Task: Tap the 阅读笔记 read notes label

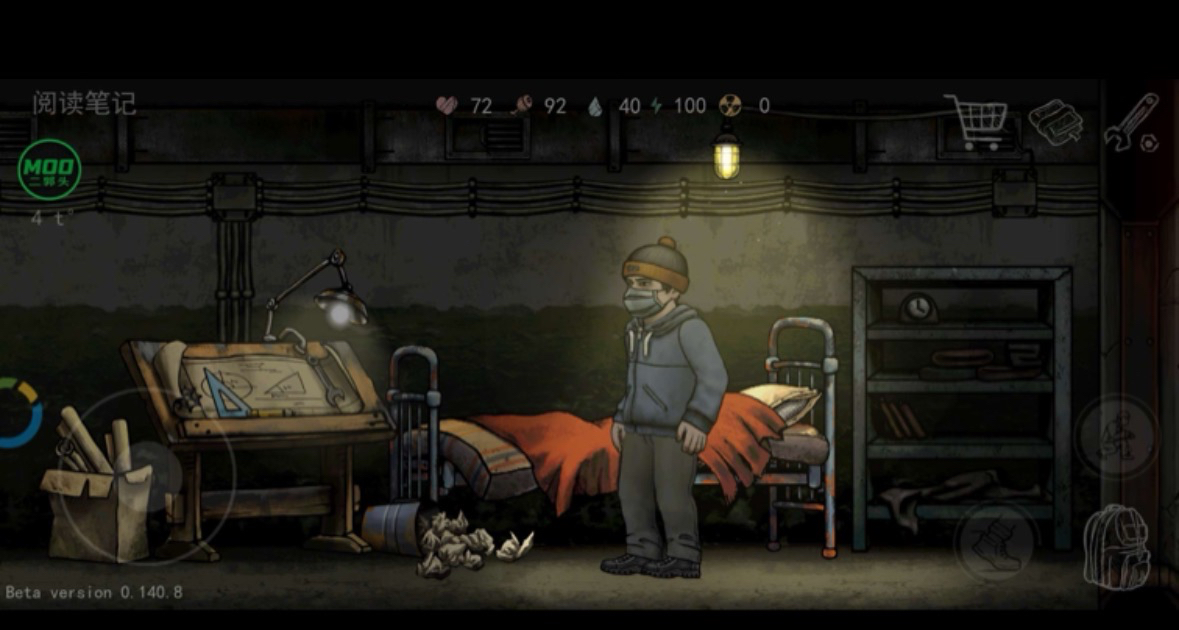Action: pyautogui.click(x=84, y=103)
